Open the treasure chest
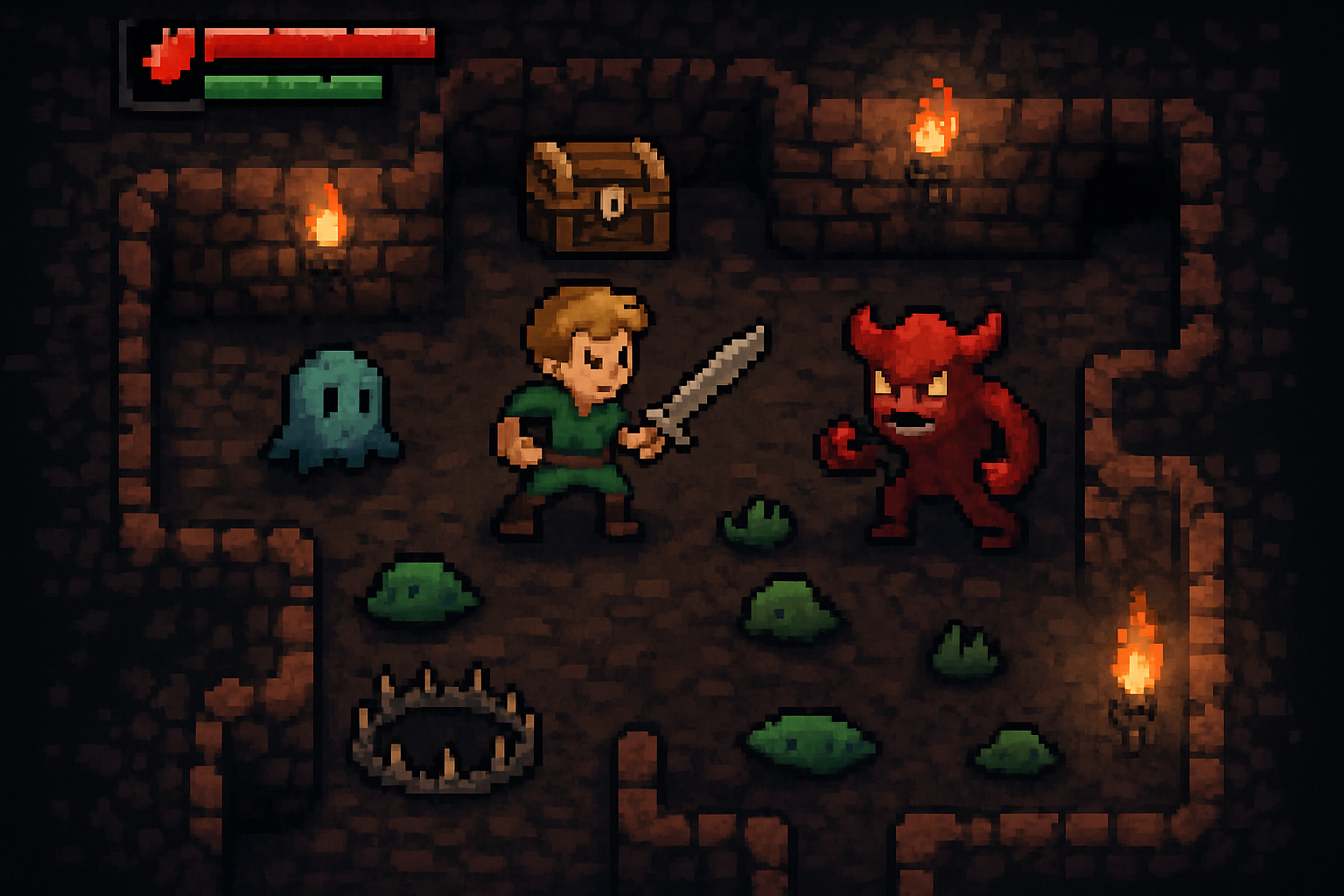This screenshot has width=1344, height=896. [599, 201]
